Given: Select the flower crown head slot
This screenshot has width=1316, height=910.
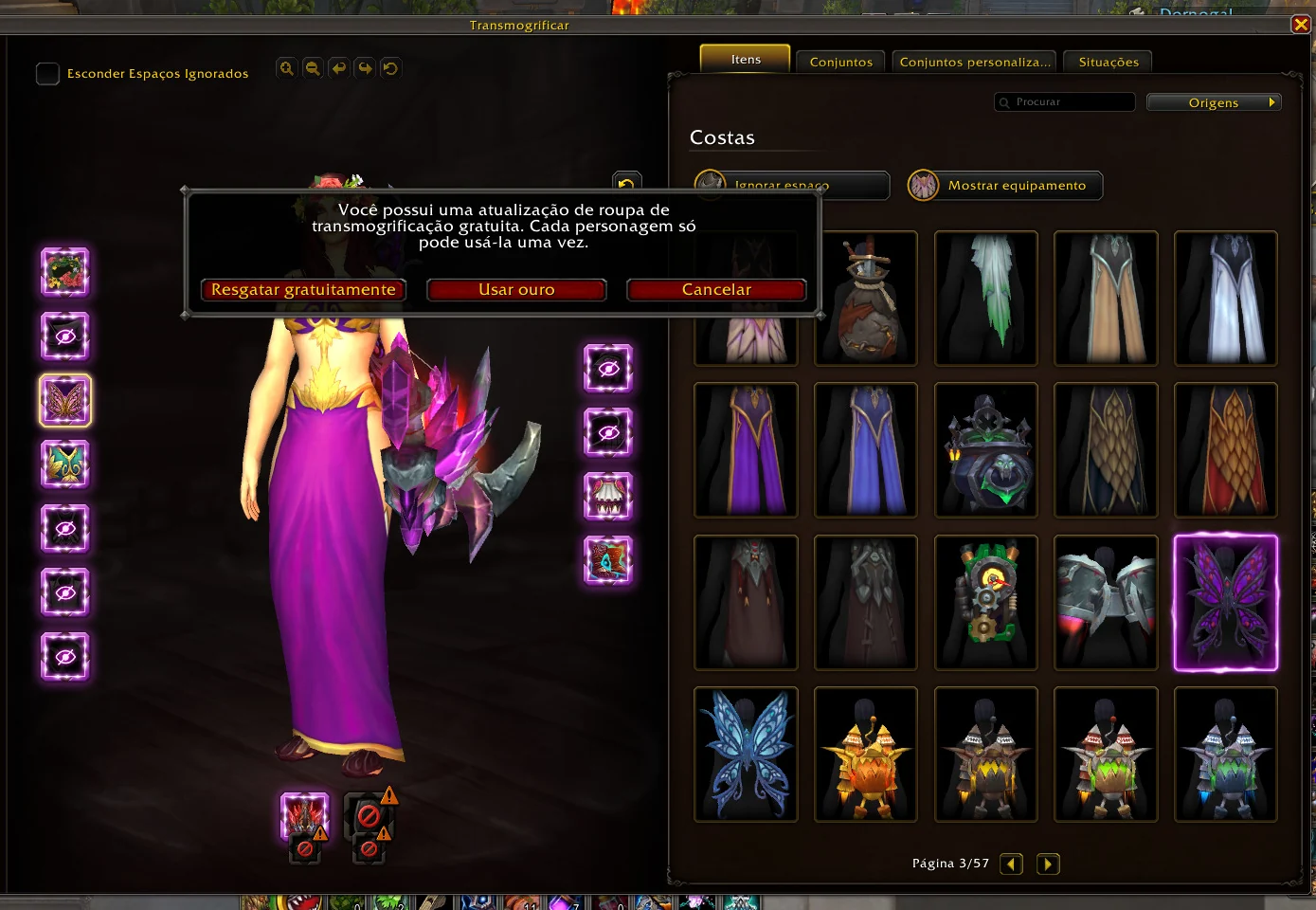Looking at the screenshot, I should click(64, 272).
